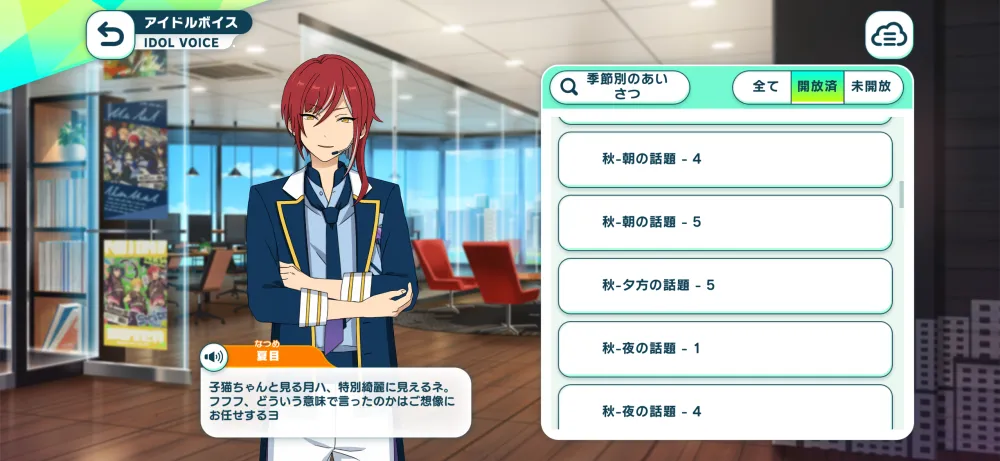Show the 未開放 filter tab
The image size is (1000, 461).
tap(872, 87)
